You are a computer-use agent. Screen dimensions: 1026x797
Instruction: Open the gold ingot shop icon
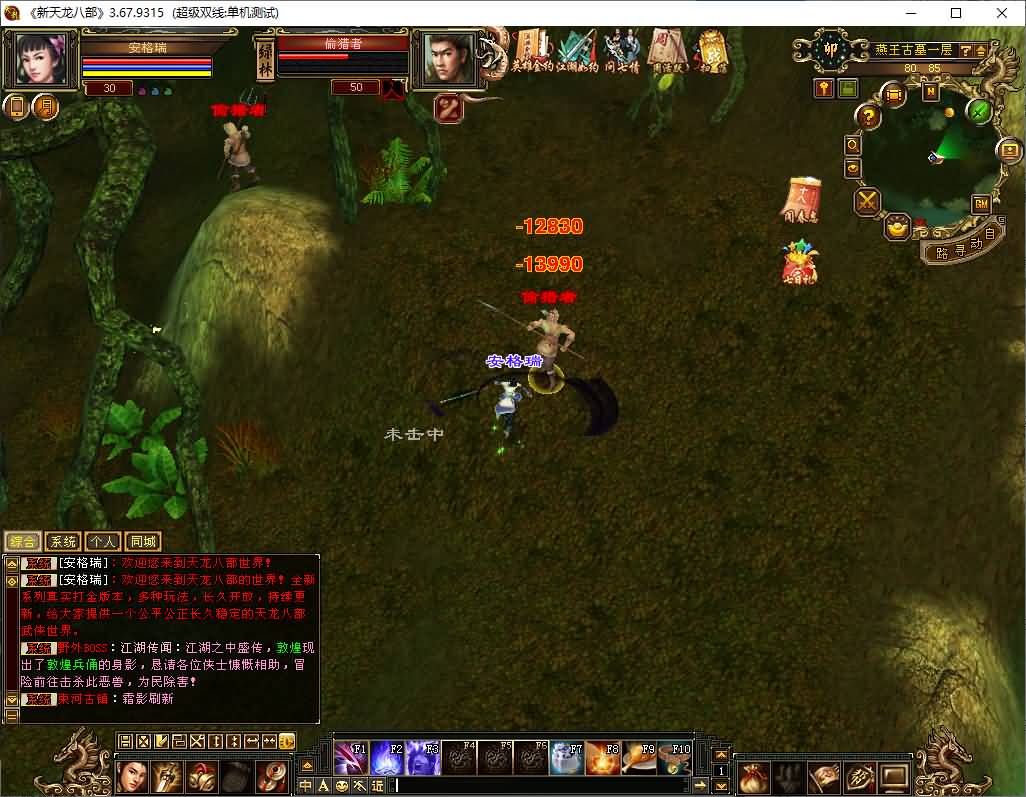[x=897, y=227]
